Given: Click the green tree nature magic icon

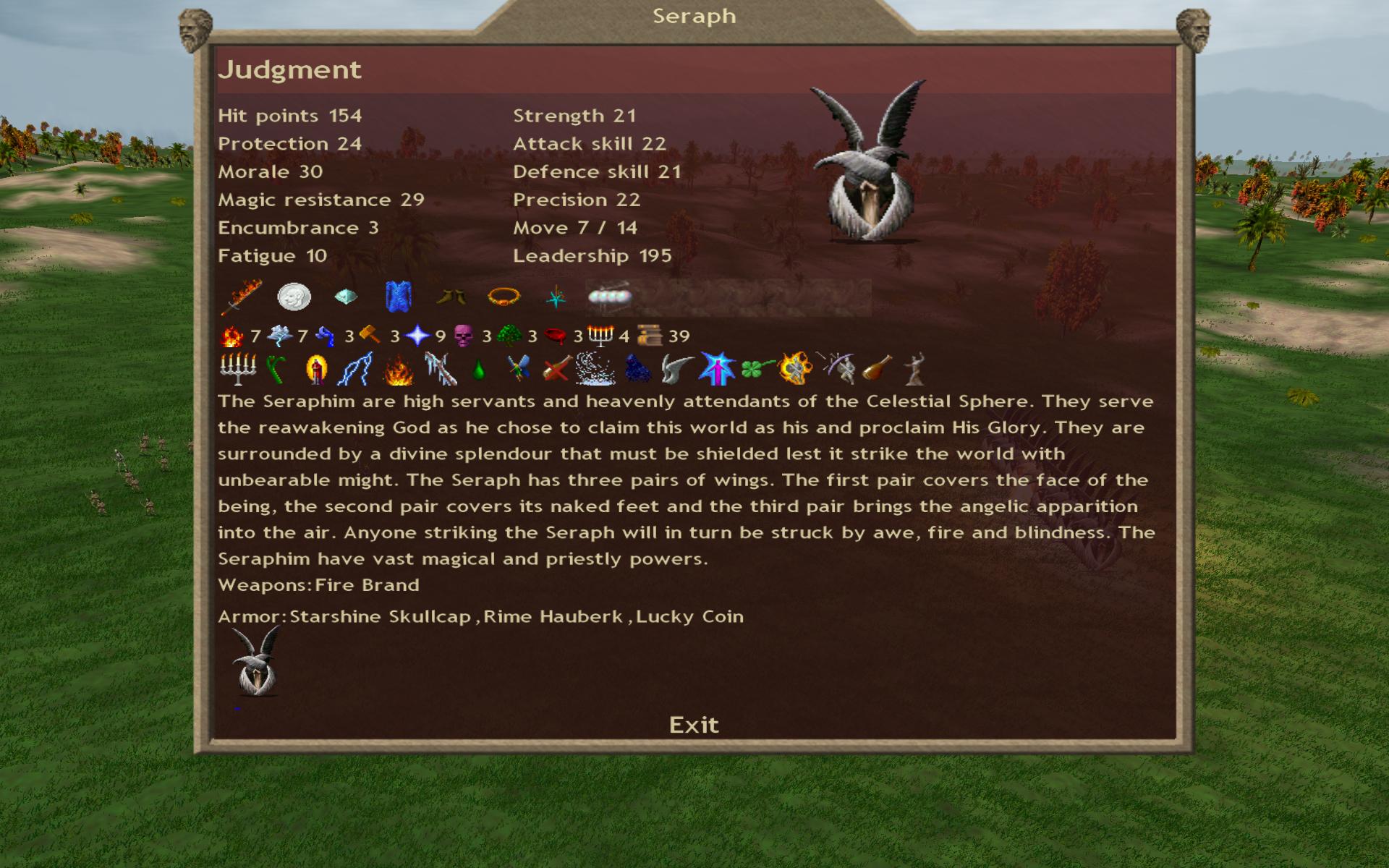Looking at the screenshot, I should [509, 336].
